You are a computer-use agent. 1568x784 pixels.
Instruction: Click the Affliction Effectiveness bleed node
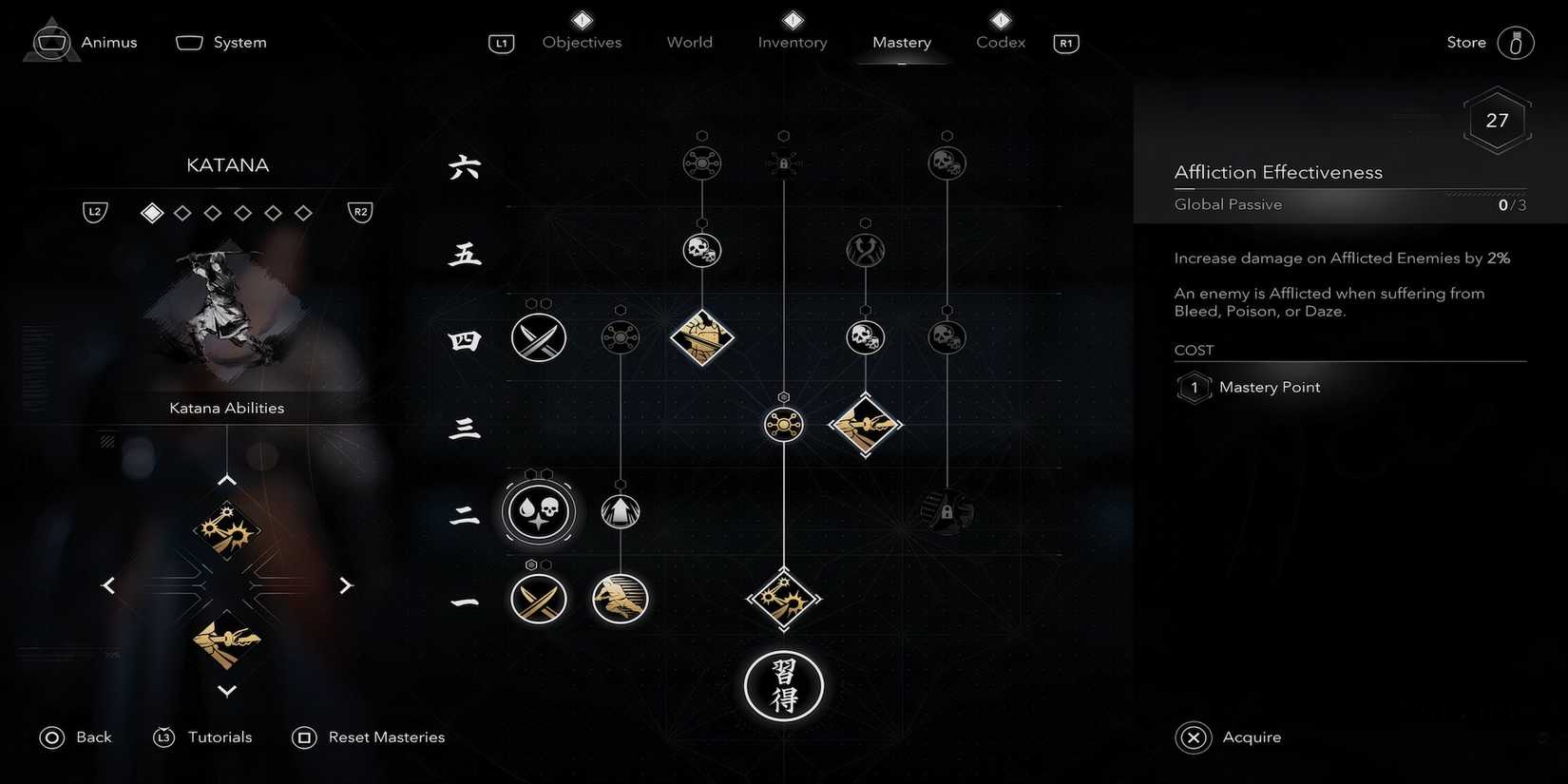(538, 510)
